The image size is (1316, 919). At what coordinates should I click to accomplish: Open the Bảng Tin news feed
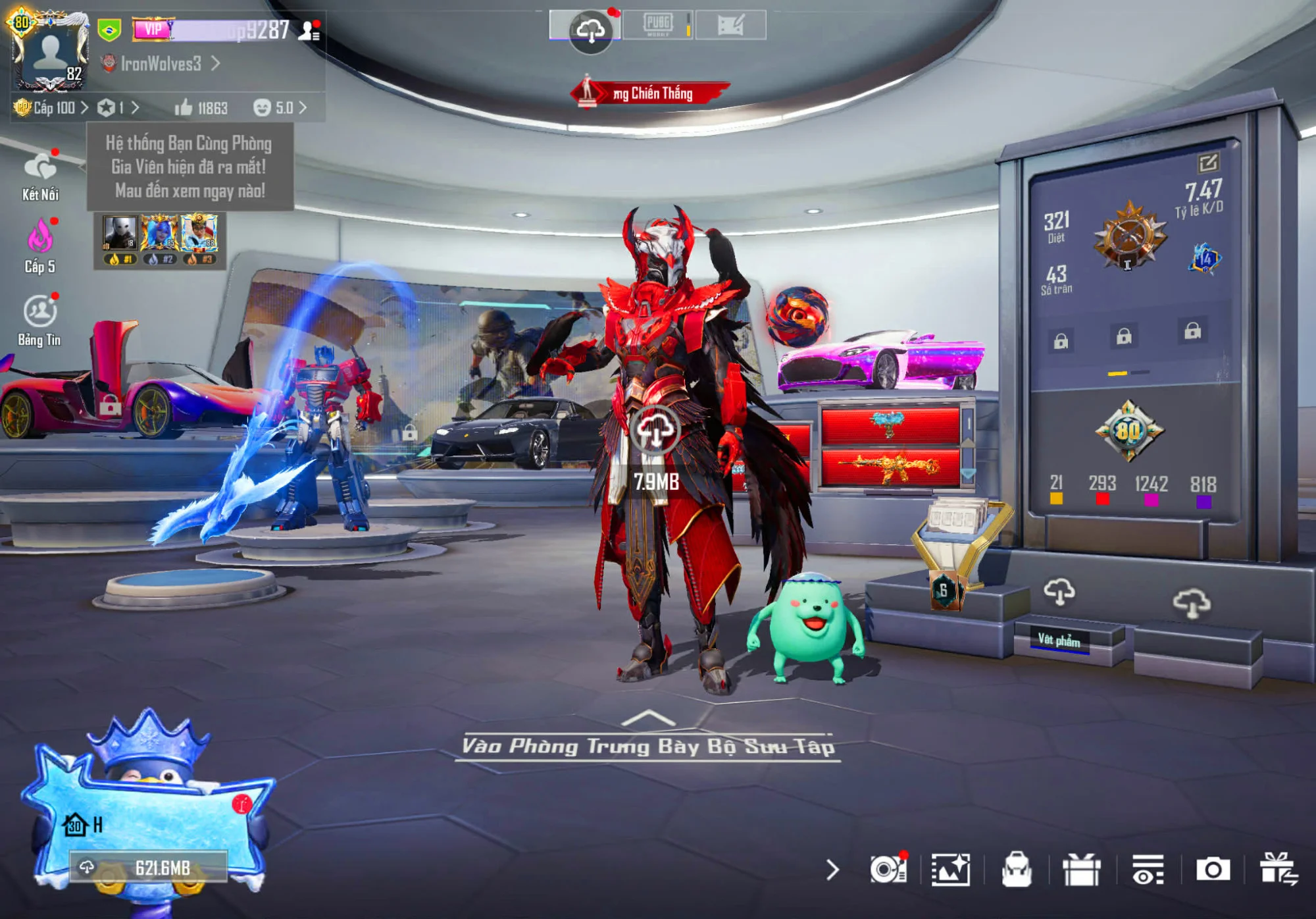click(x=39, y=319)
